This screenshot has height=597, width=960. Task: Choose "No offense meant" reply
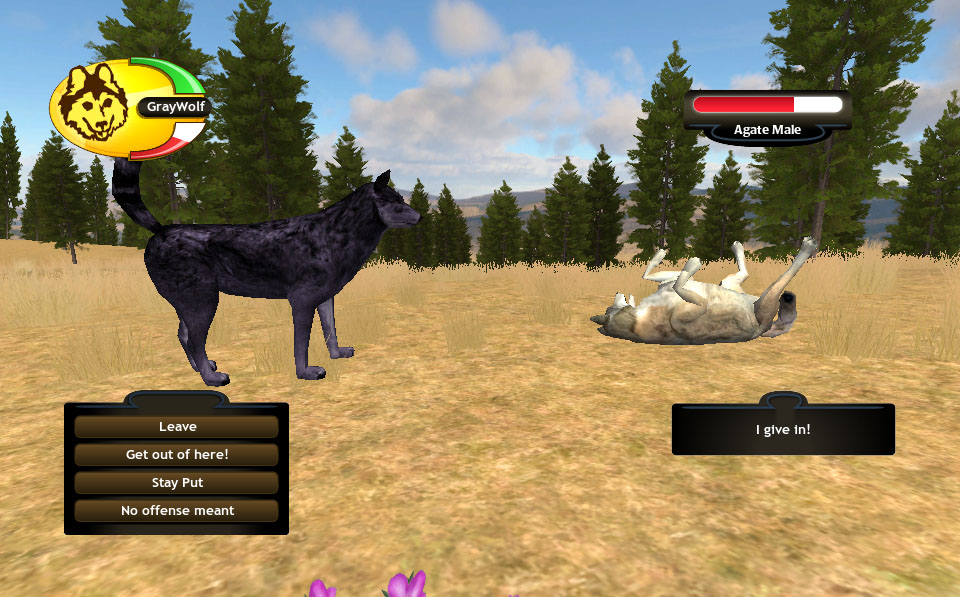pos(177,511)
